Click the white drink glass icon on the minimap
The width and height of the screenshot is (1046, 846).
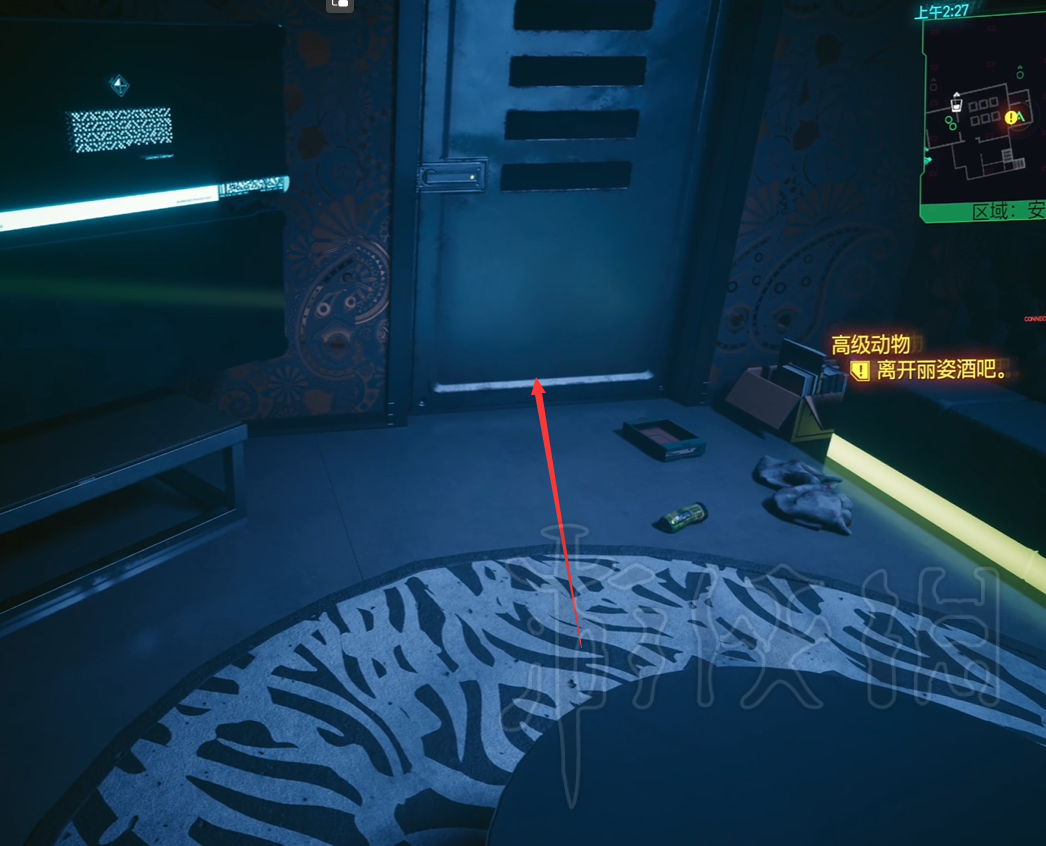[x=956, y=100]
